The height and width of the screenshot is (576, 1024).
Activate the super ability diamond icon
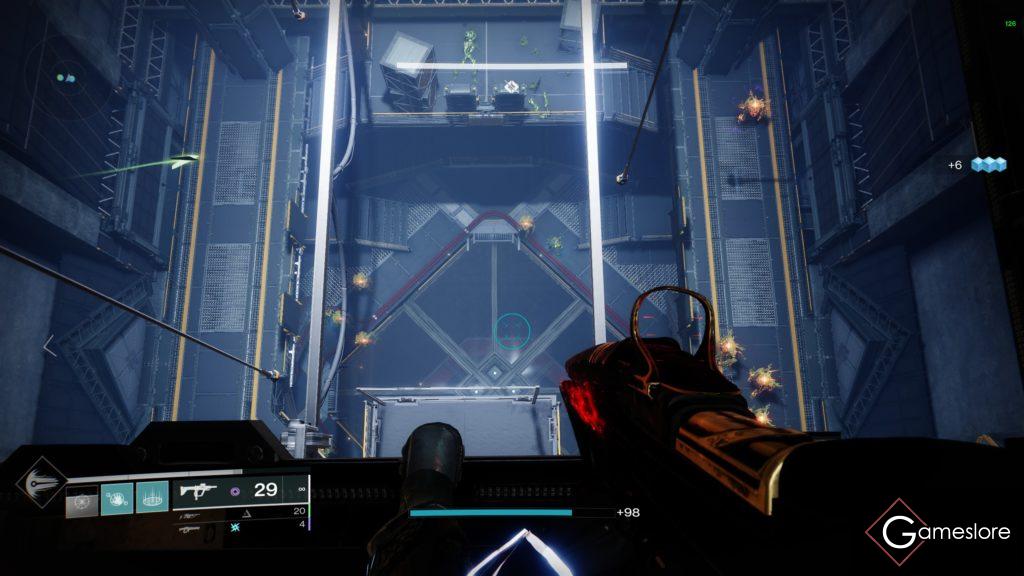point(40,481)
